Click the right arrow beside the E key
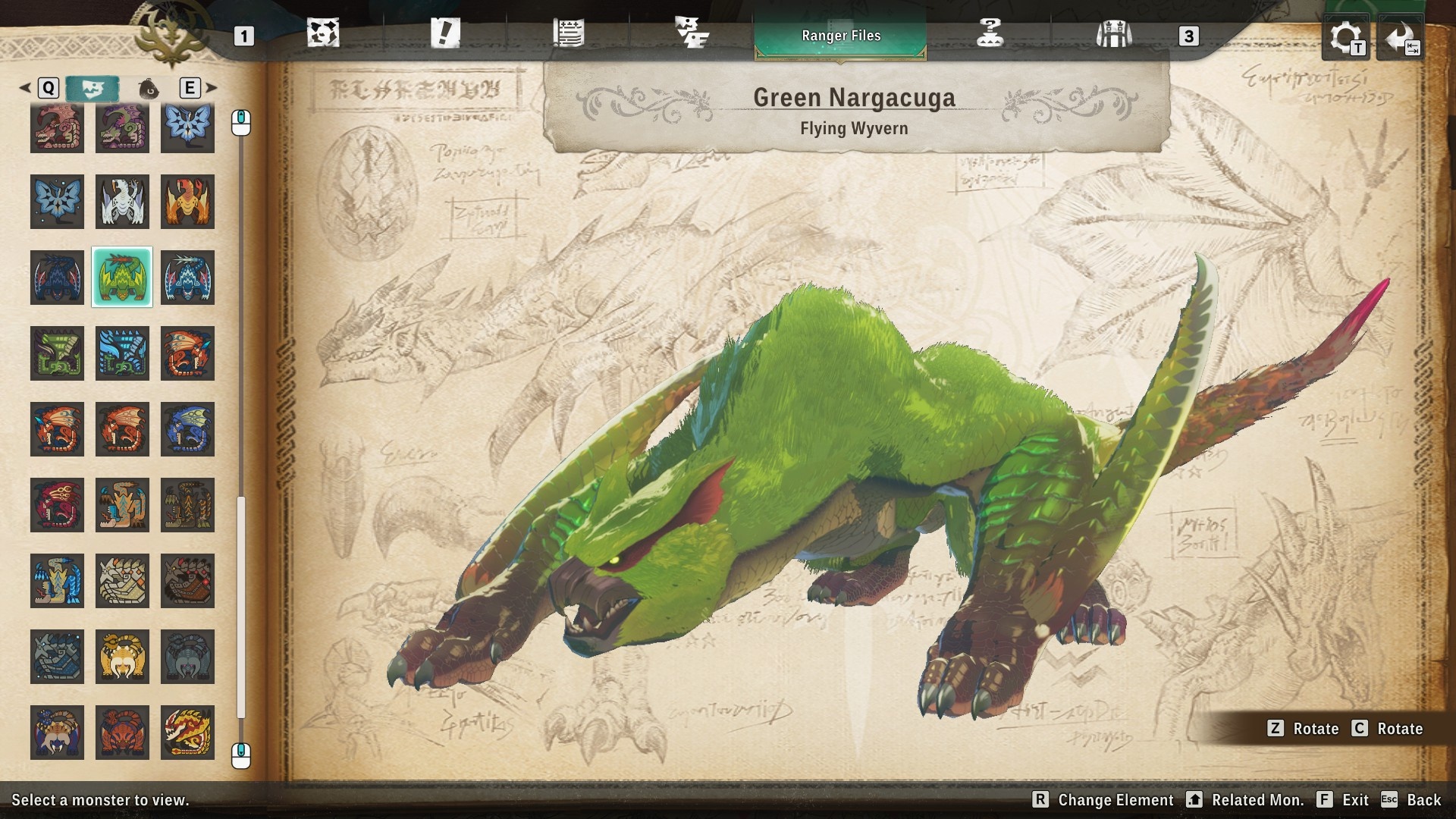The height and width of the screenshot is (819, 1456). coord(210,88)
